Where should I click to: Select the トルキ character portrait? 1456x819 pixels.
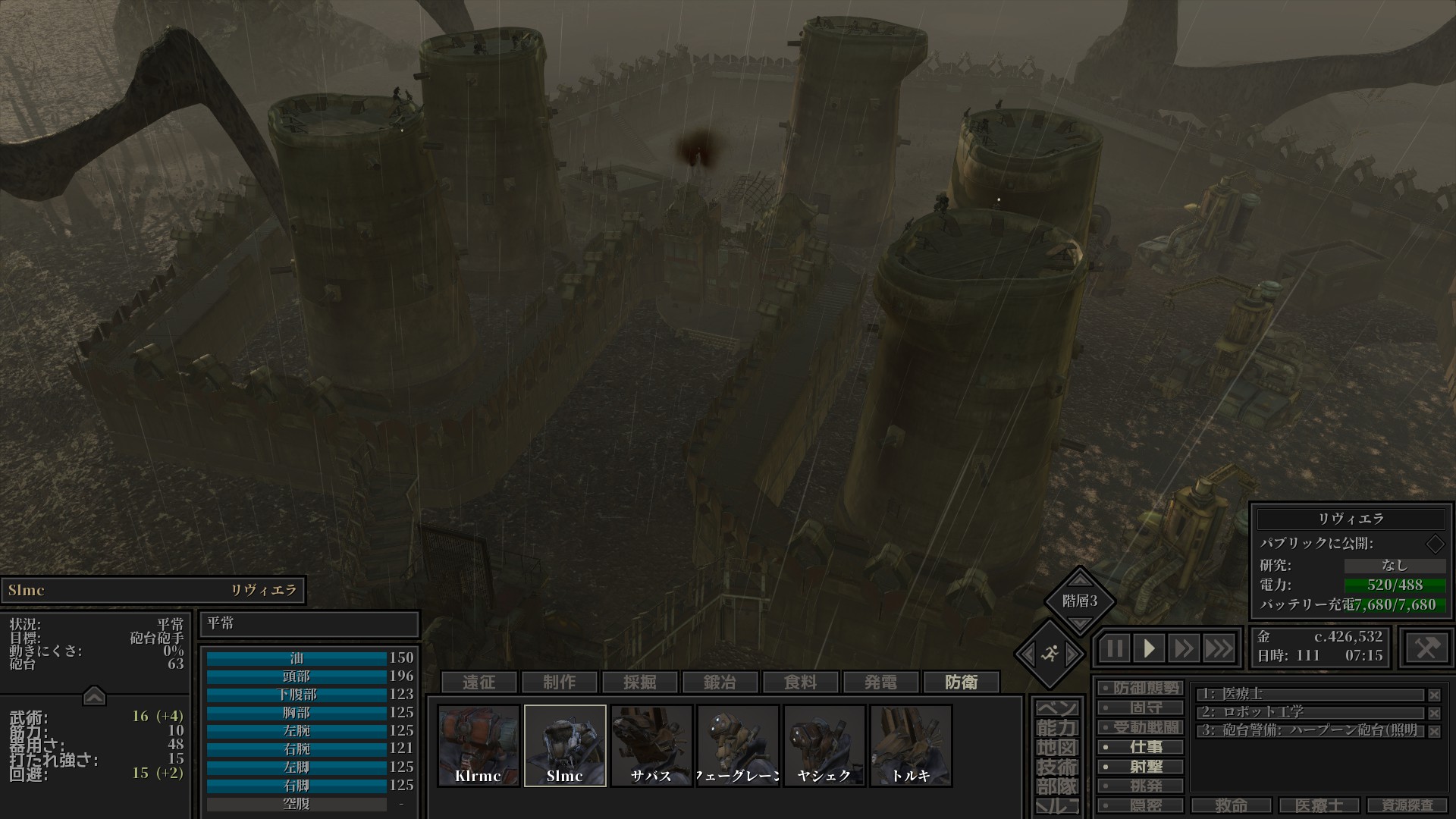coord(911,745)
